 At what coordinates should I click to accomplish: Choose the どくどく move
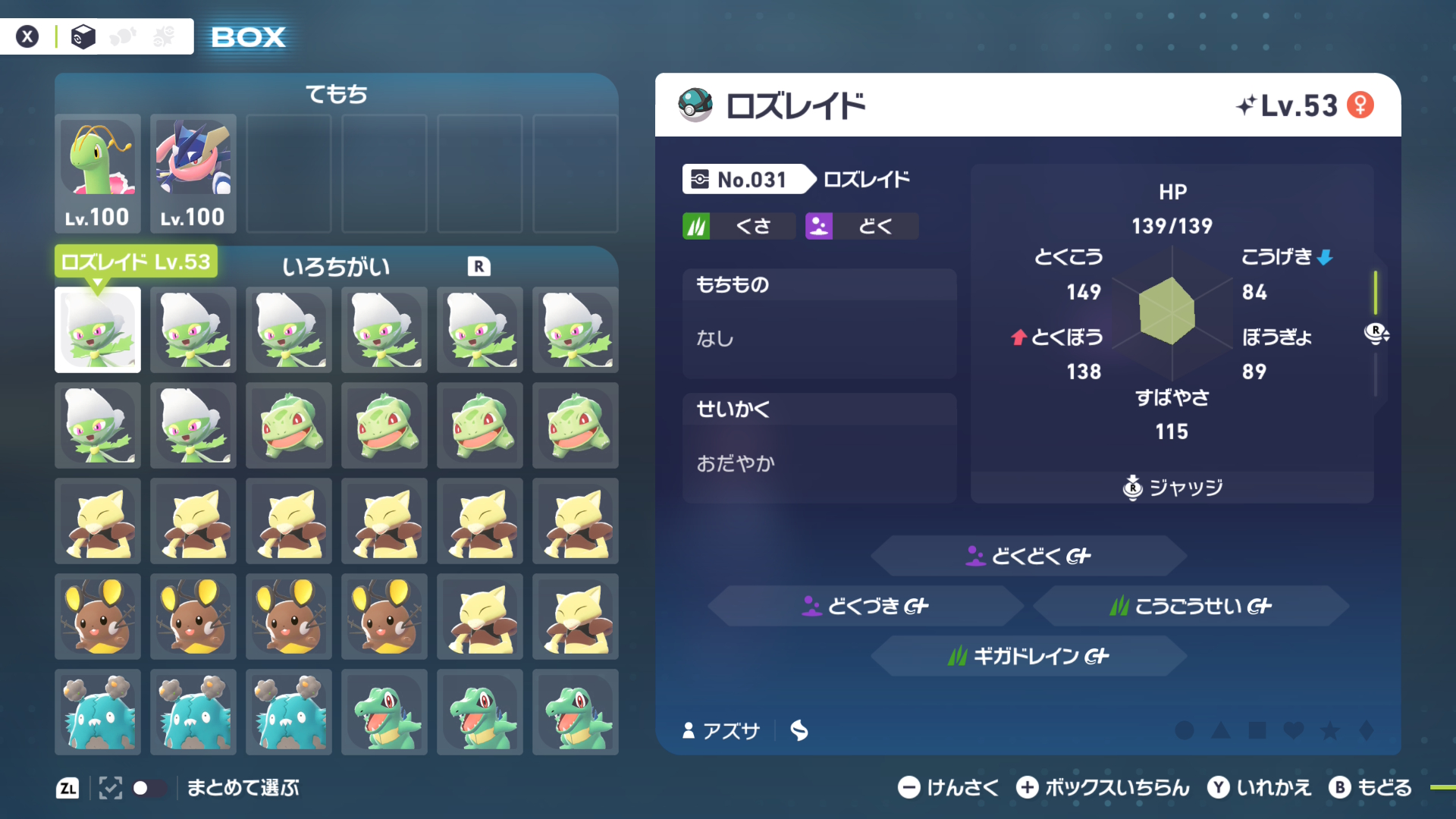coord(1028,556)
